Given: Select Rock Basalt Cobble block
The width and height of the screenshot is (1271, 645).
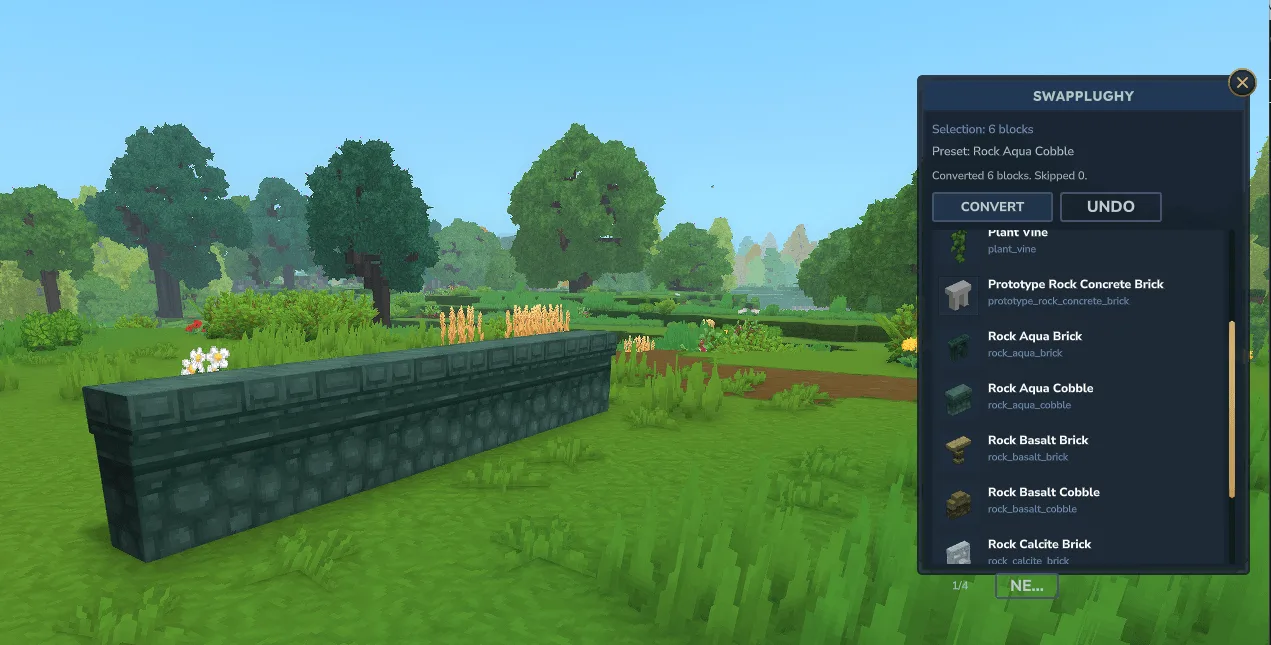Looking at the screenshot, I should point(1043,500).
